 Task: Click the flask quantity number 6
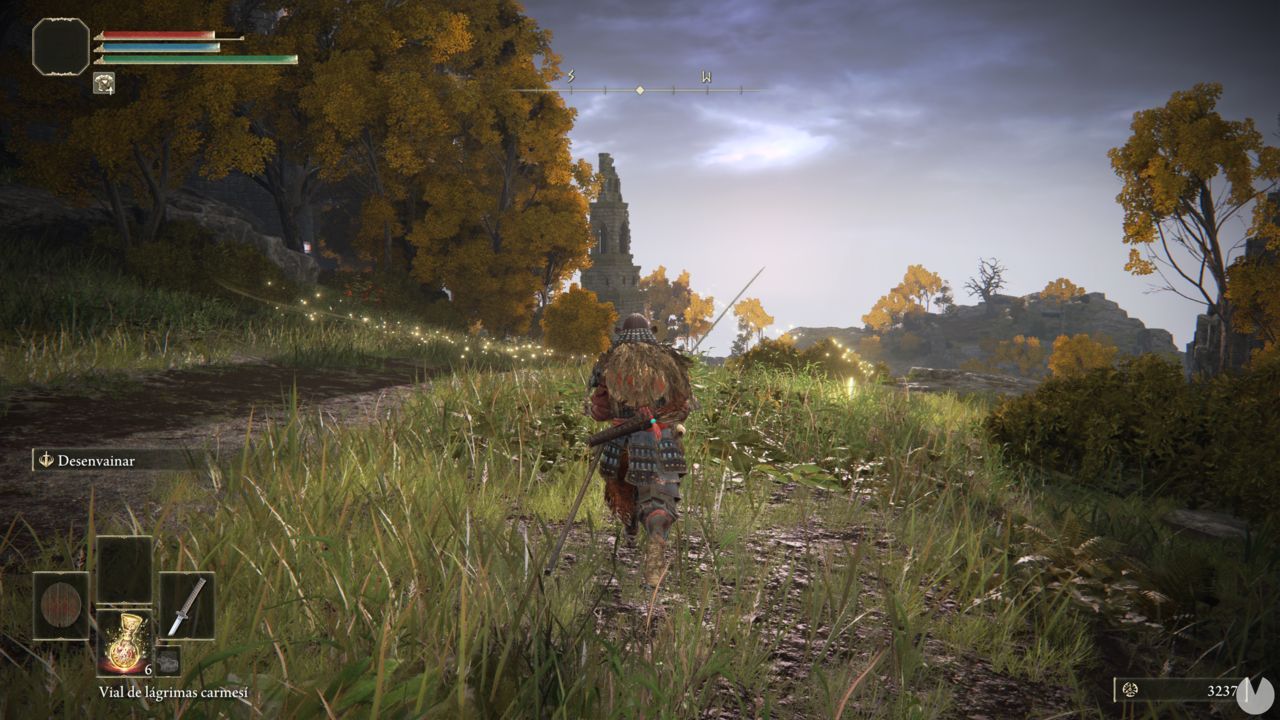148,670
